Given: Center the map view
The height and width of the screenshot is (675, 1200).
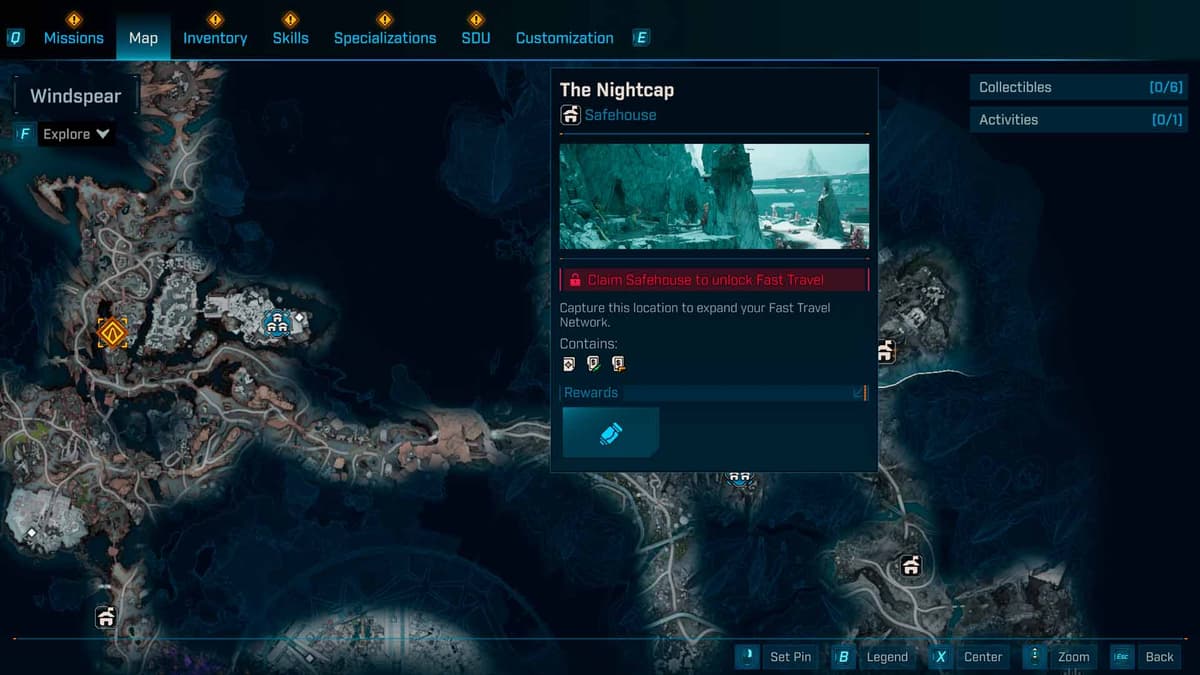Looking at the screenshot, I should point(969,657).
